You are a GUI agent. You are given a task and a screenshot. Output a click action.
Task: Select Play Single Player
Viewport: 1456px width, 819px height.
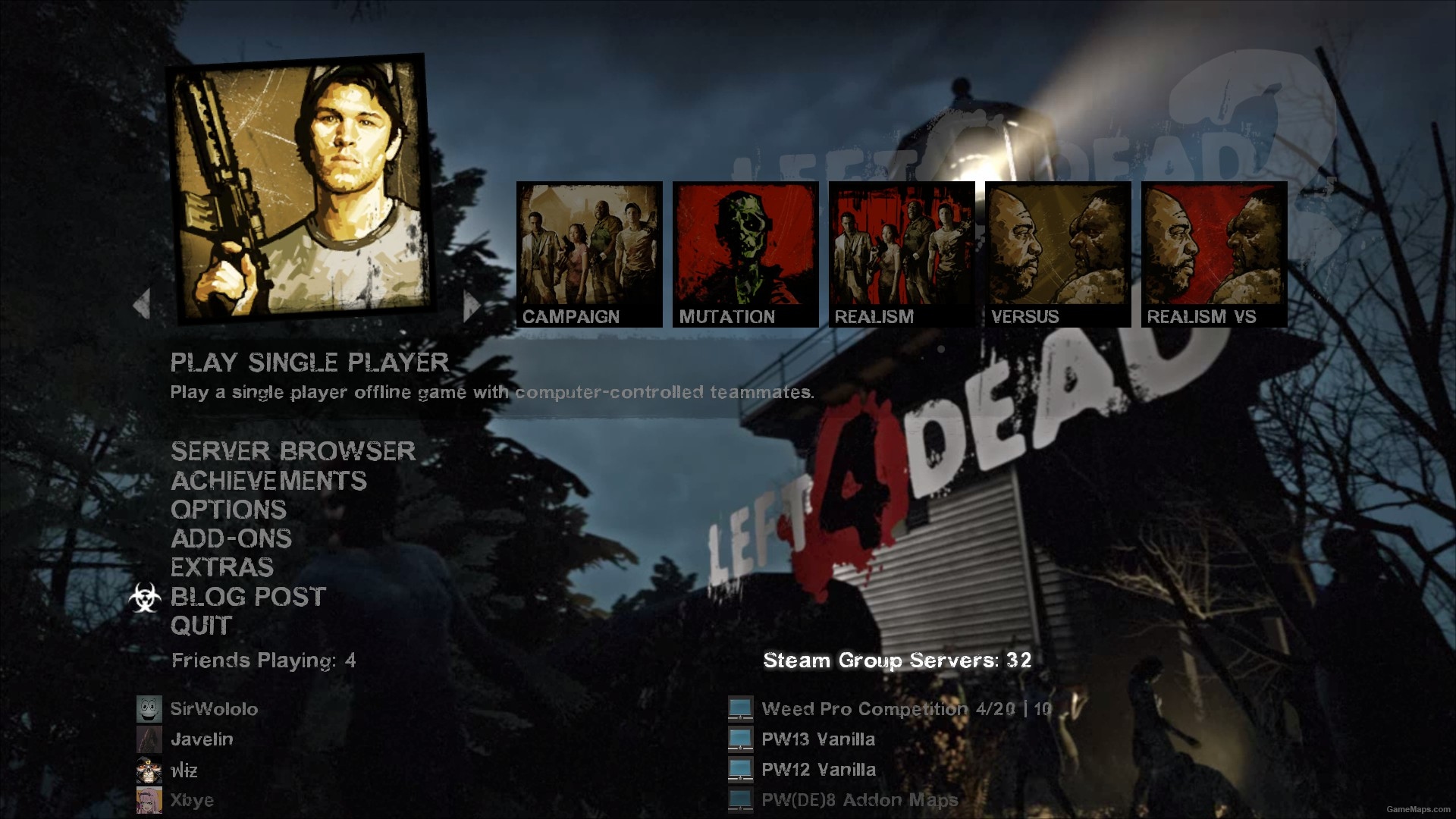tap(311, 362)
